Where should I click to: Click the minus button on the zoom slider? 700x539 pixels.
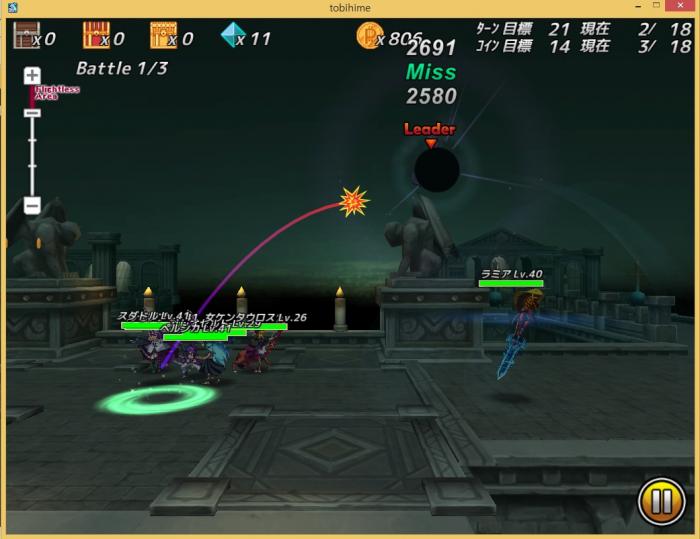pyautogui.click(x=32, y=206)
